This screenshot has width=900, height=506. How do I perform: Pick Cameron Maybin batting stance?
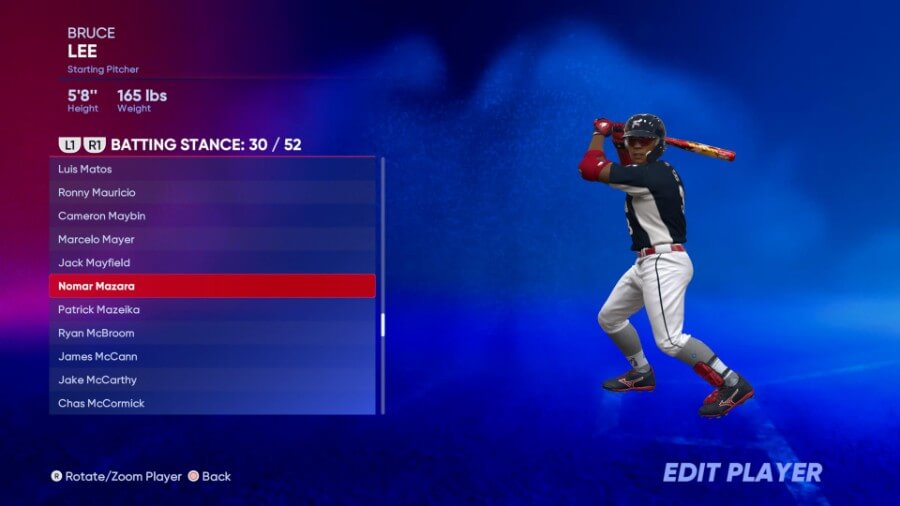212,216
